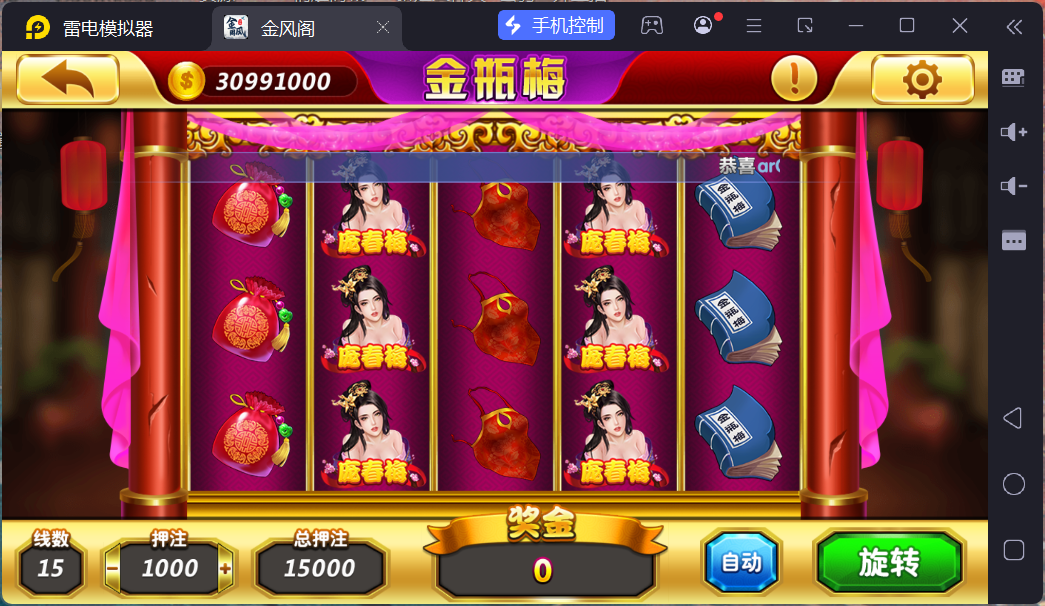Click the green 旋转 spin button
This screenshot has width=1045, height=606.
[x=889, y=563]
